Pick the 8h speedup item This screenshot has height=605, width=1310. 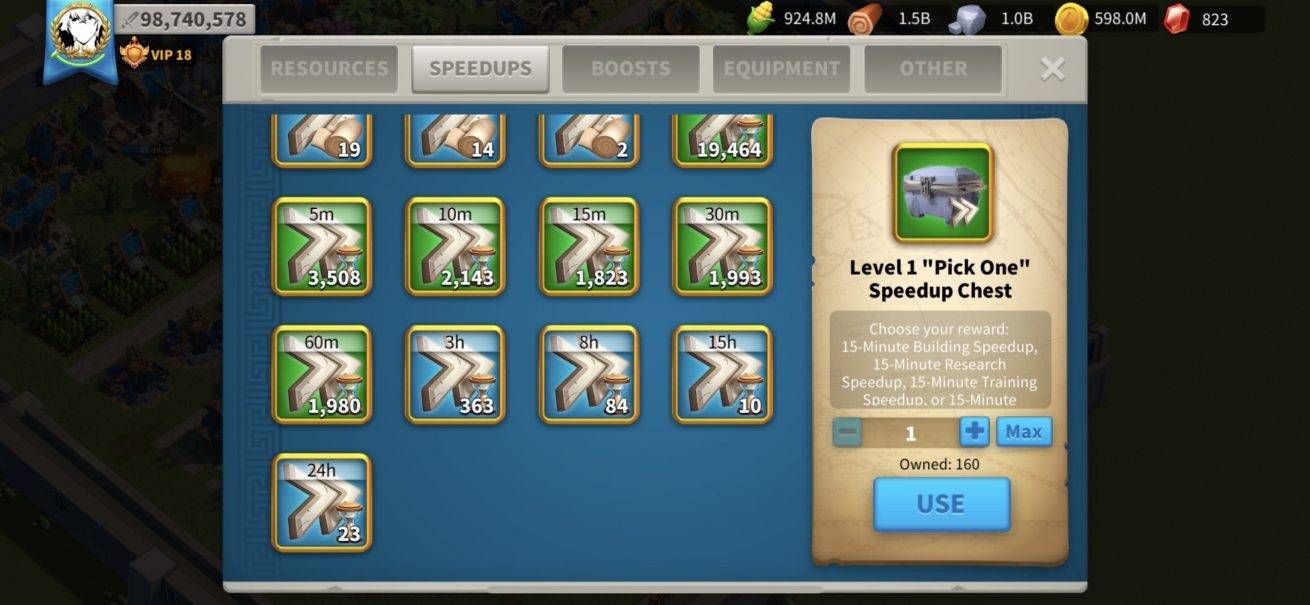tap(589, 374)
